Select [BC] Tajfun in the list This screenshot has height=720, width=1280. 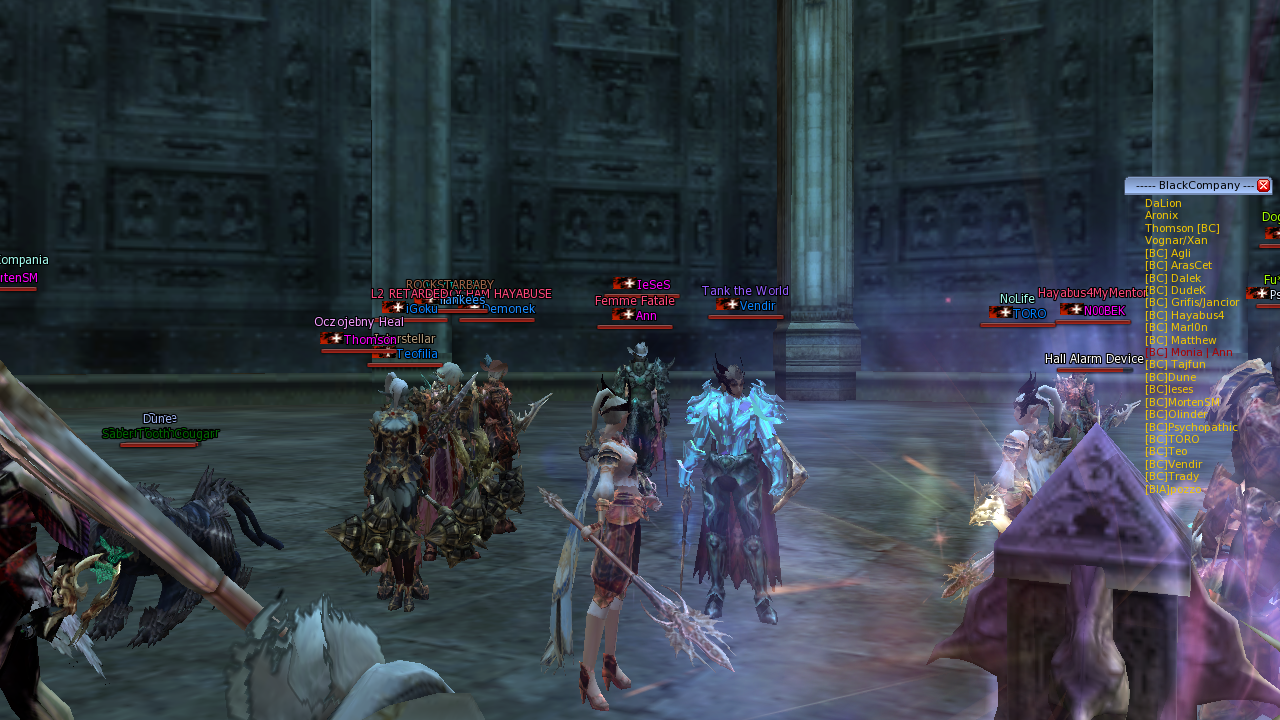[1175, 365]
